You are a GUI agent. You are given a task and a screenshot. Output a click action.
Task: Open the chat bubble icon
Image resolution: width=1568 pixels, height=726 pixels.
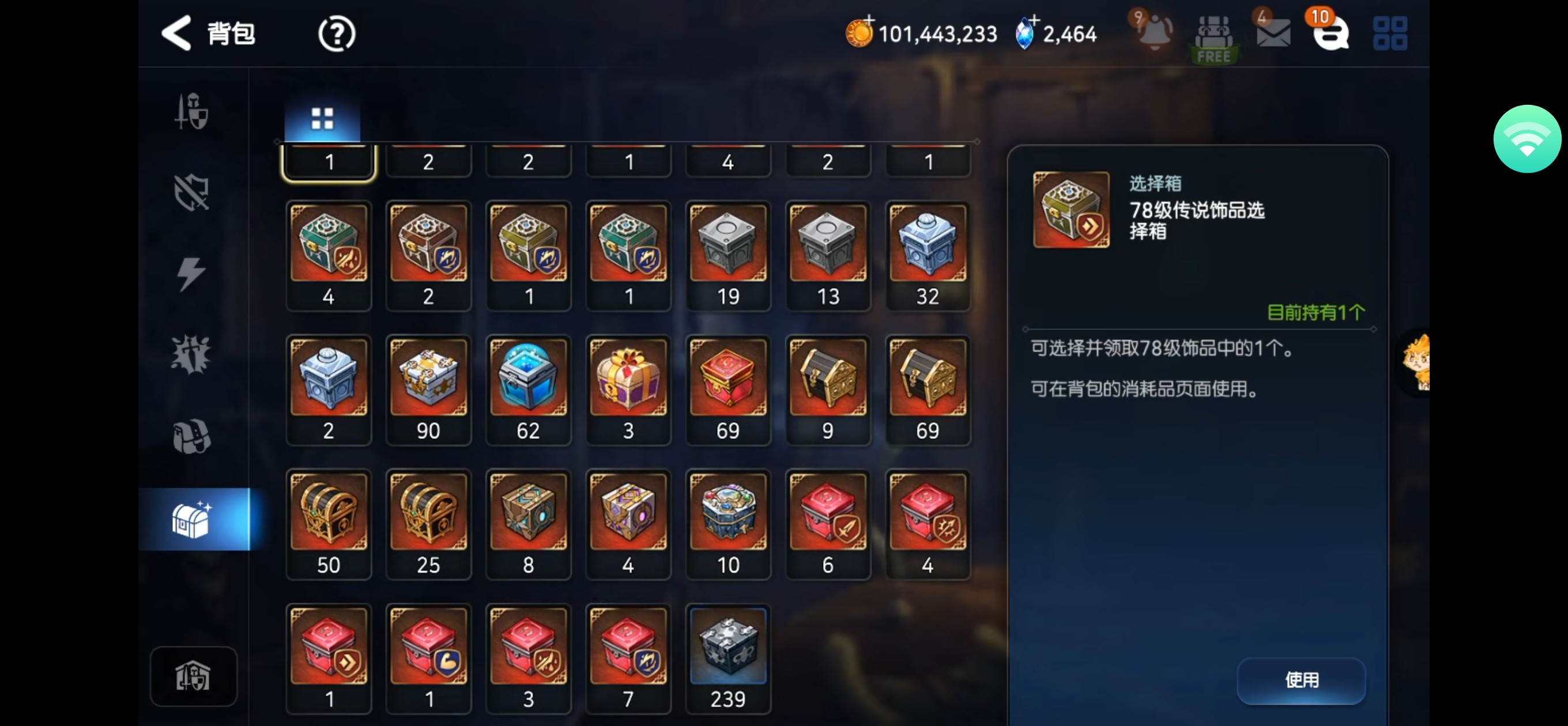[x=1330, y=33]
